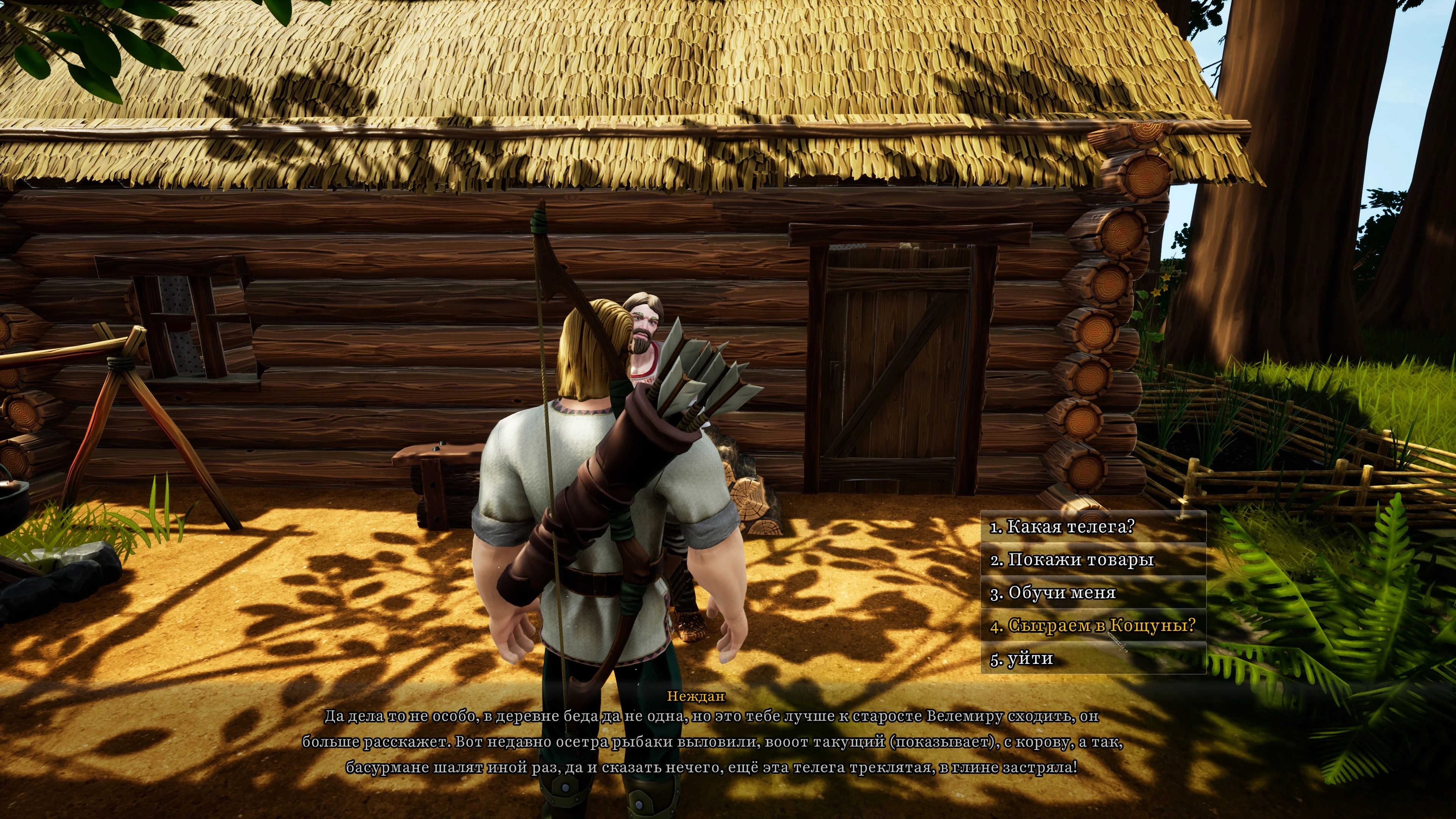This screenshot has width=1456, height=819.
Task: End conversation with "уйти" option
Action: click(1022, 659)
